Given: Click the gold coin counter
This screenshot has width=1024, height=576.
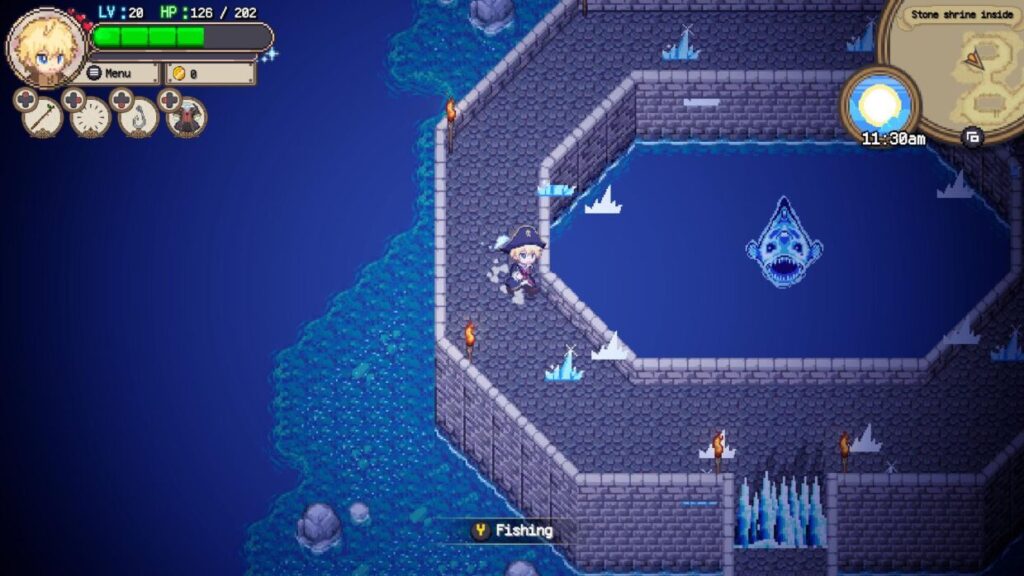Looking at the screenshot, I should (x=210, y=73).
